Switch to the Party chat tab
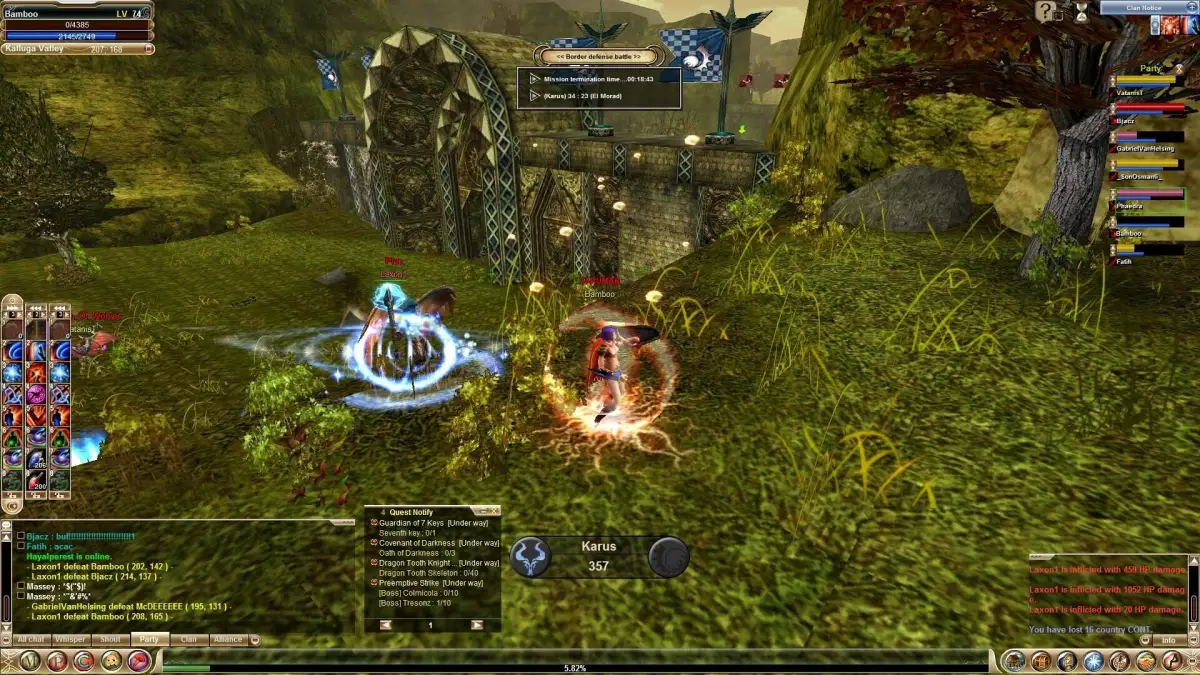 [149, 639]
